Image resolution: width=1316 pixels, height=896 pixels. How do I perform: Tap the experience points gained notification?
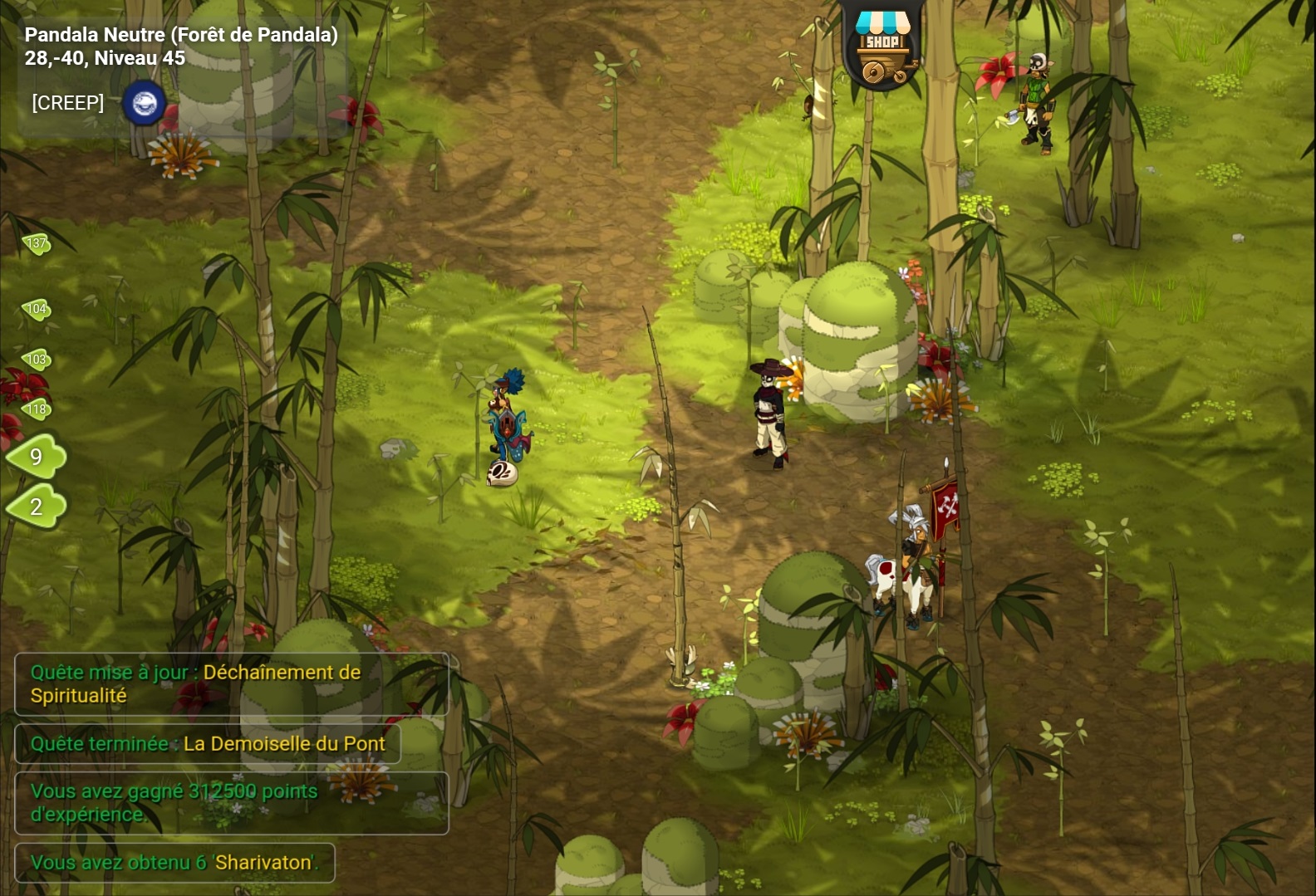point(231,803)
